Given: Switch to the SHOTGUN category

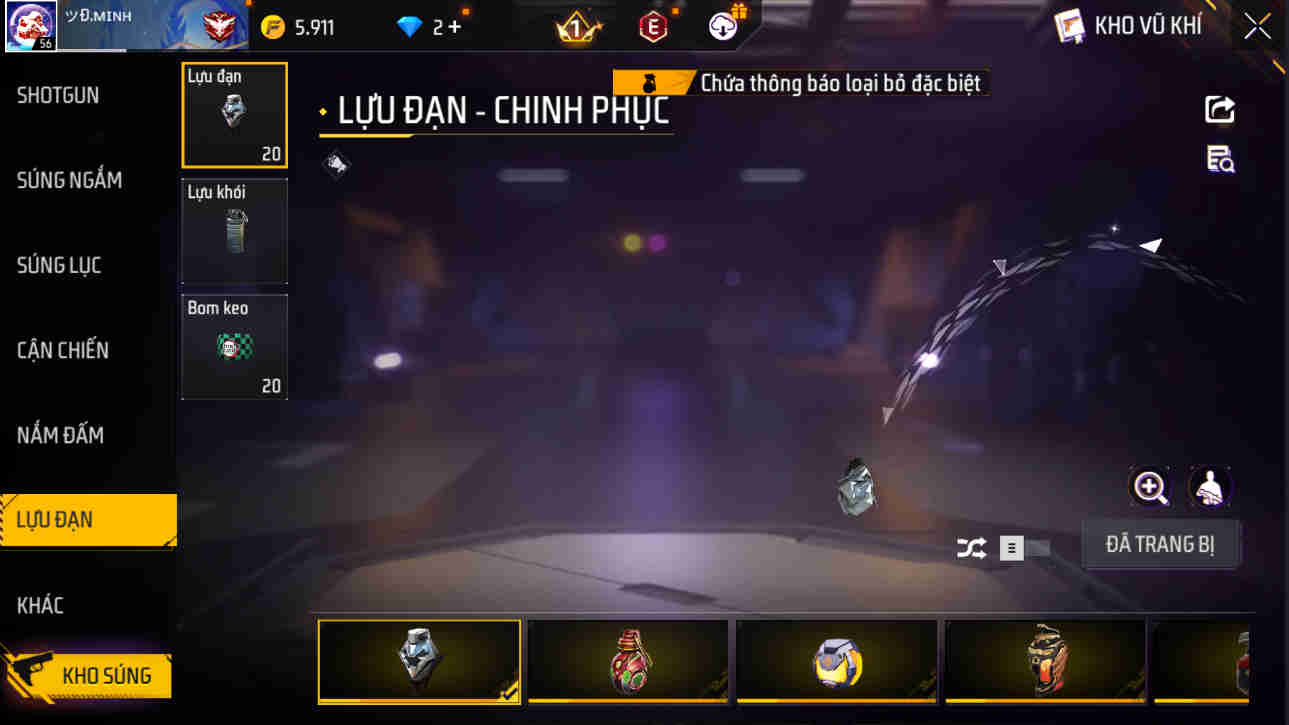Looking at the screenshot, I should [57, 95].
